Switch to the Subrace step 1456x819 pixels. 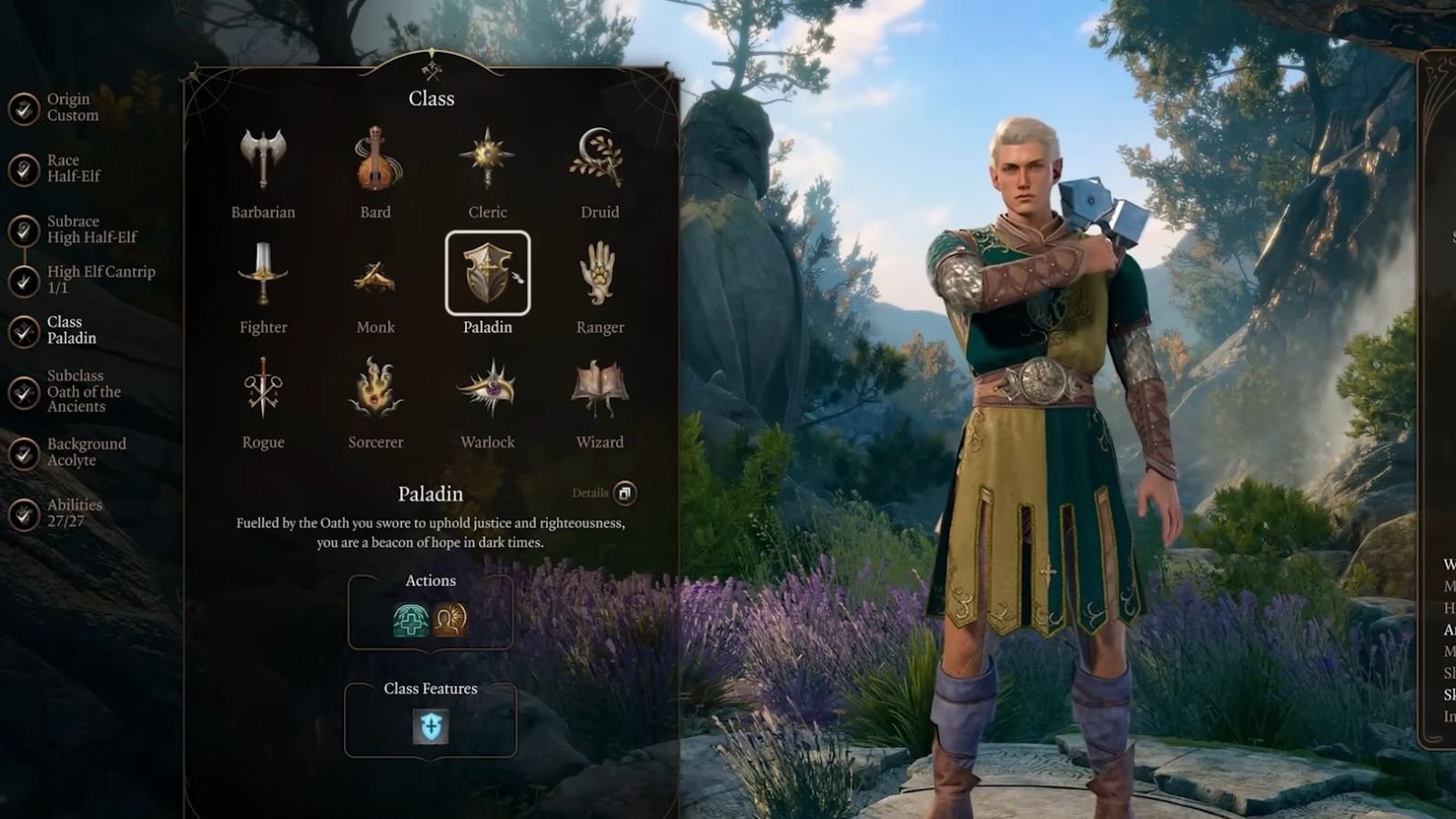pyautogui.click(x=89, y=229)
